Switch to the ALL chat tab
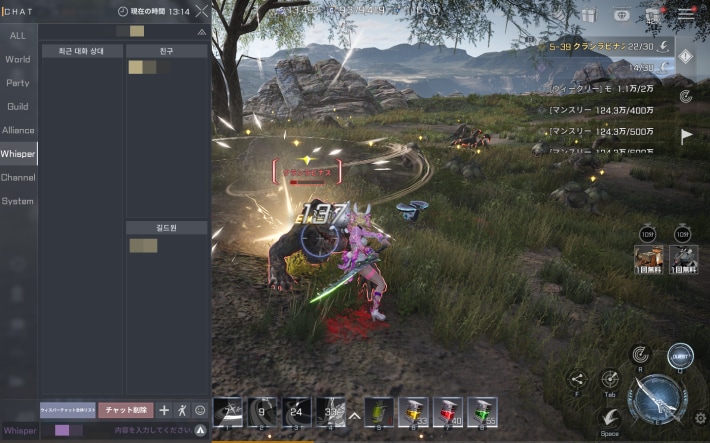 point(18,35)
